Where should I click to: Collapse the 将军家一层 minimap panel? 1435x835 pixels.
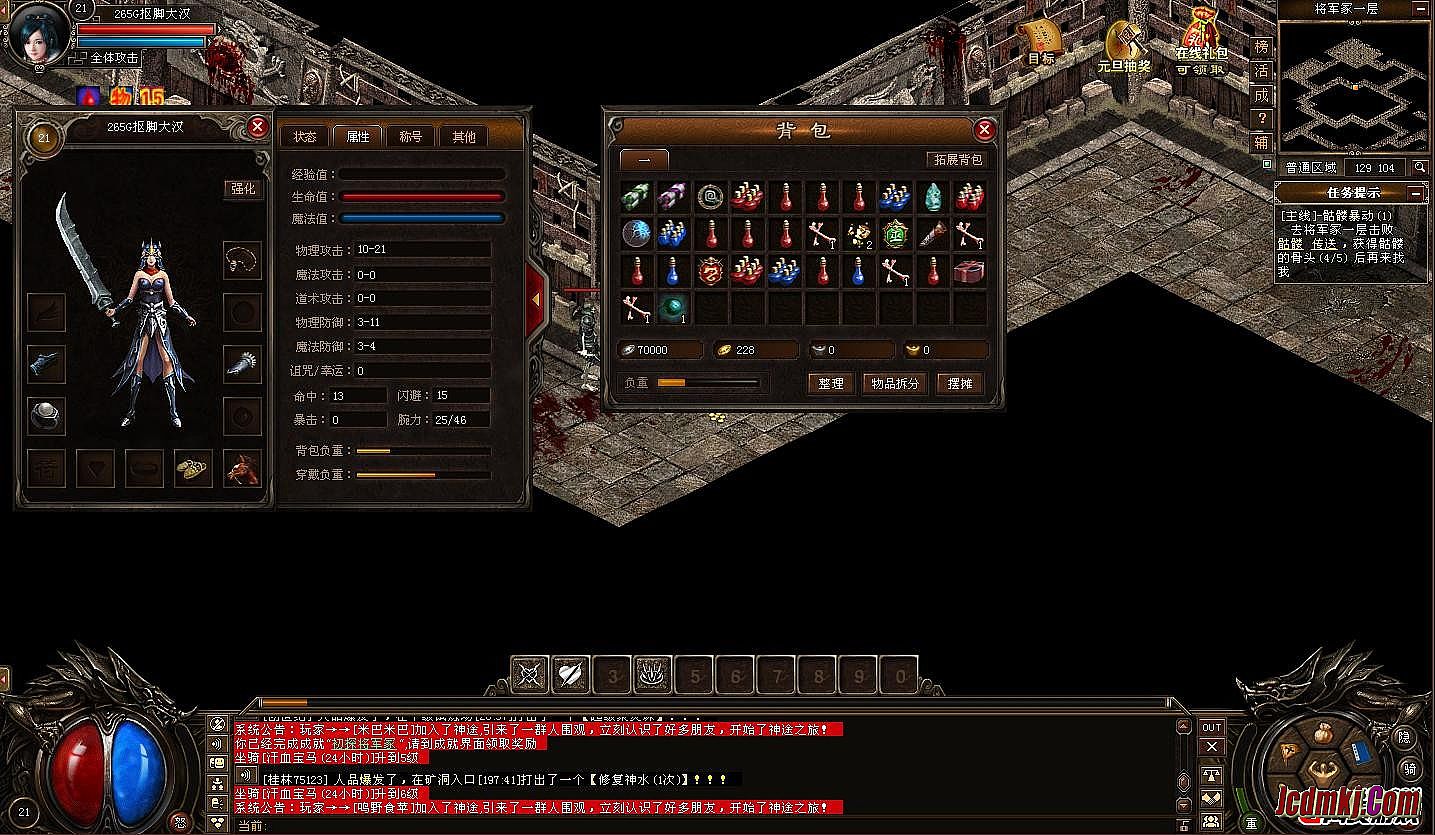point(1420,10)
